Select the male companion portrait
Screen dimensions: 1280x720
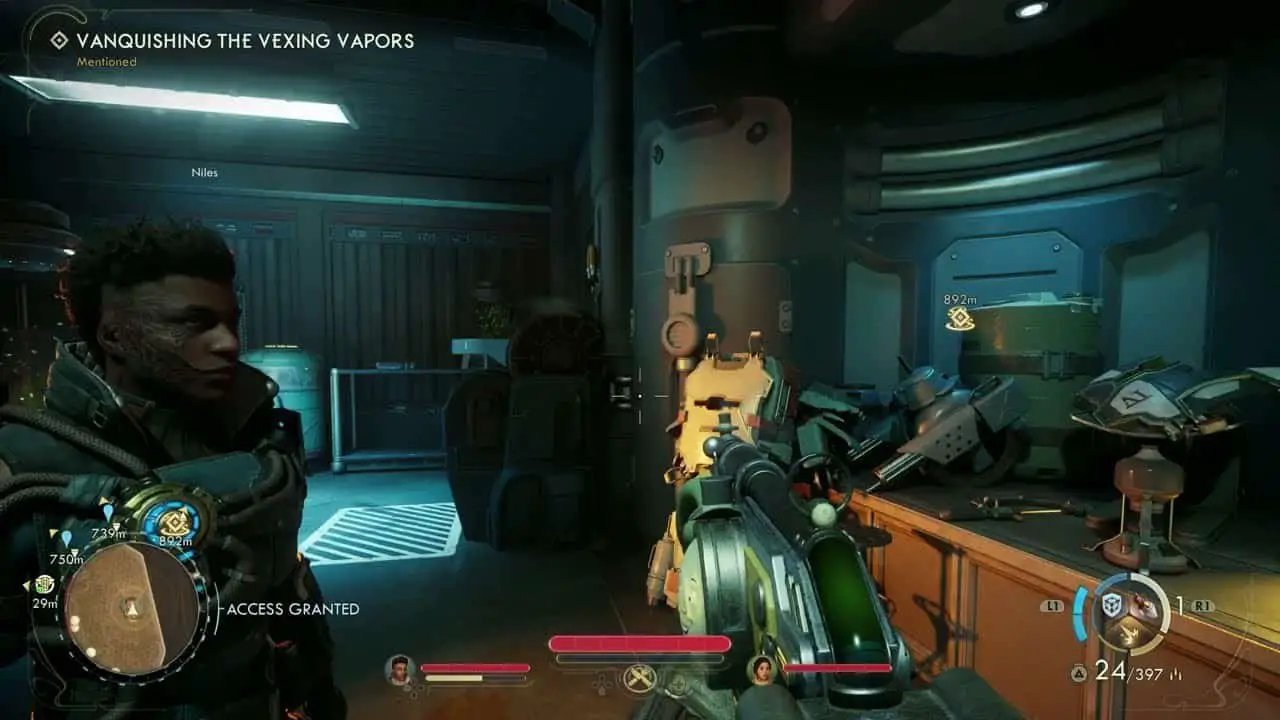point(401,668)
